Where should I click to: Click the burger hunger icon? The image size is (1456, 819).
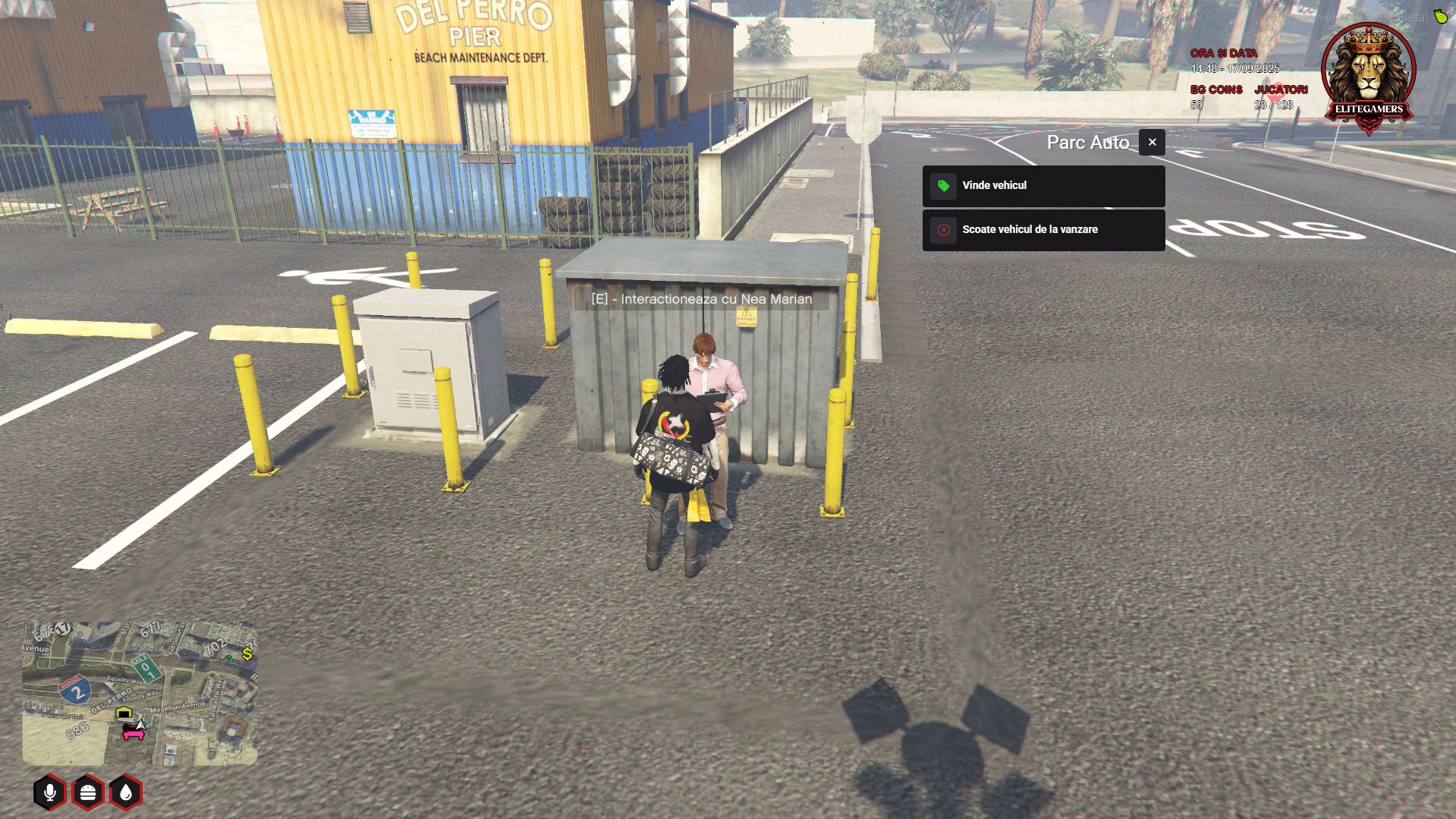(88, 792)
